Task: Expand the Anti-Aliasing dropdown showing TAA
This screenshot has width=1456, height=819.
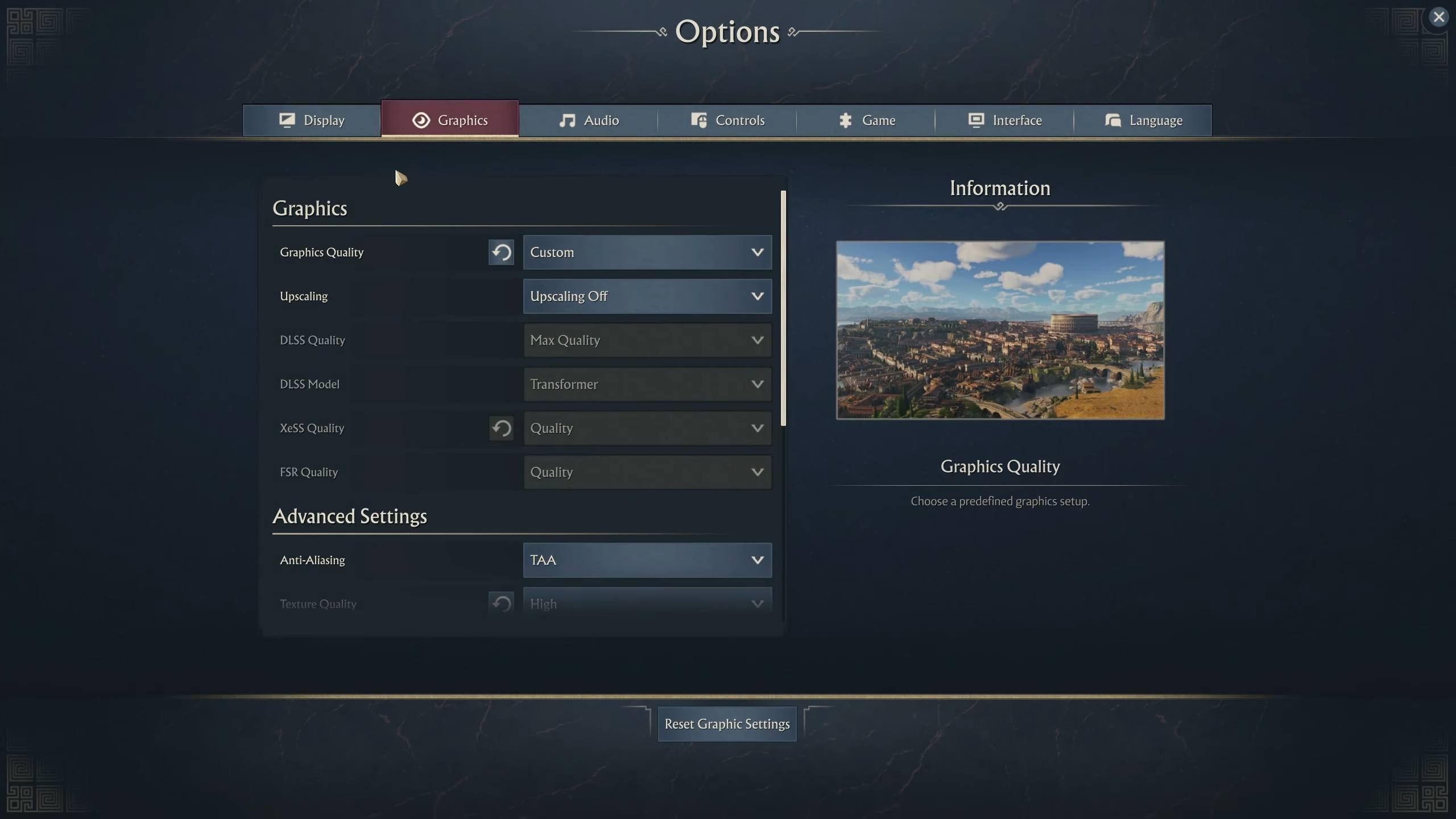Action: pos(647,560)
